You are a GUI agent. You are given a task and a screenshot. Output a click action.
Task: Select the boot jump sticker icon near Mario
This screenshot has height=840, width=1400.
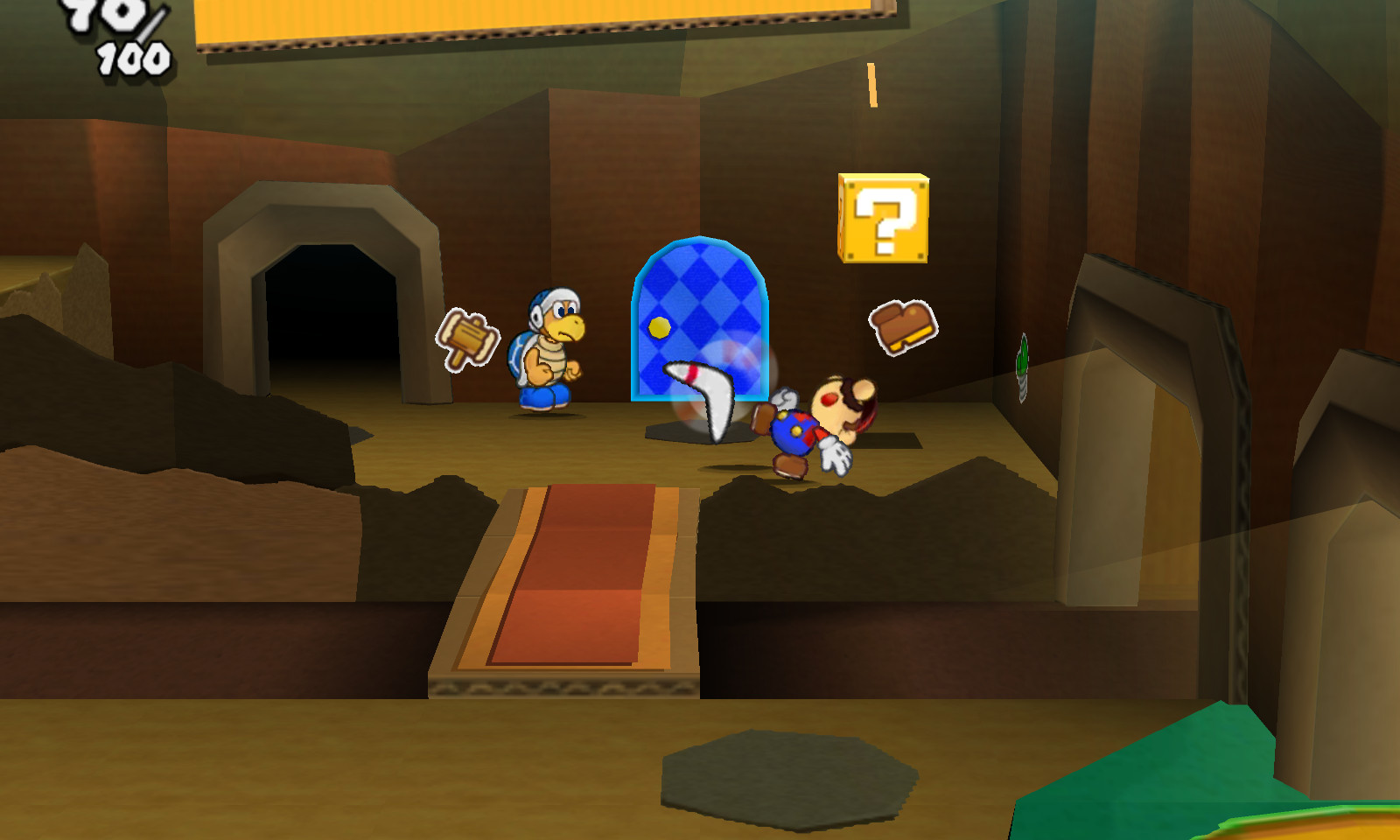click(x=903, y=325)
